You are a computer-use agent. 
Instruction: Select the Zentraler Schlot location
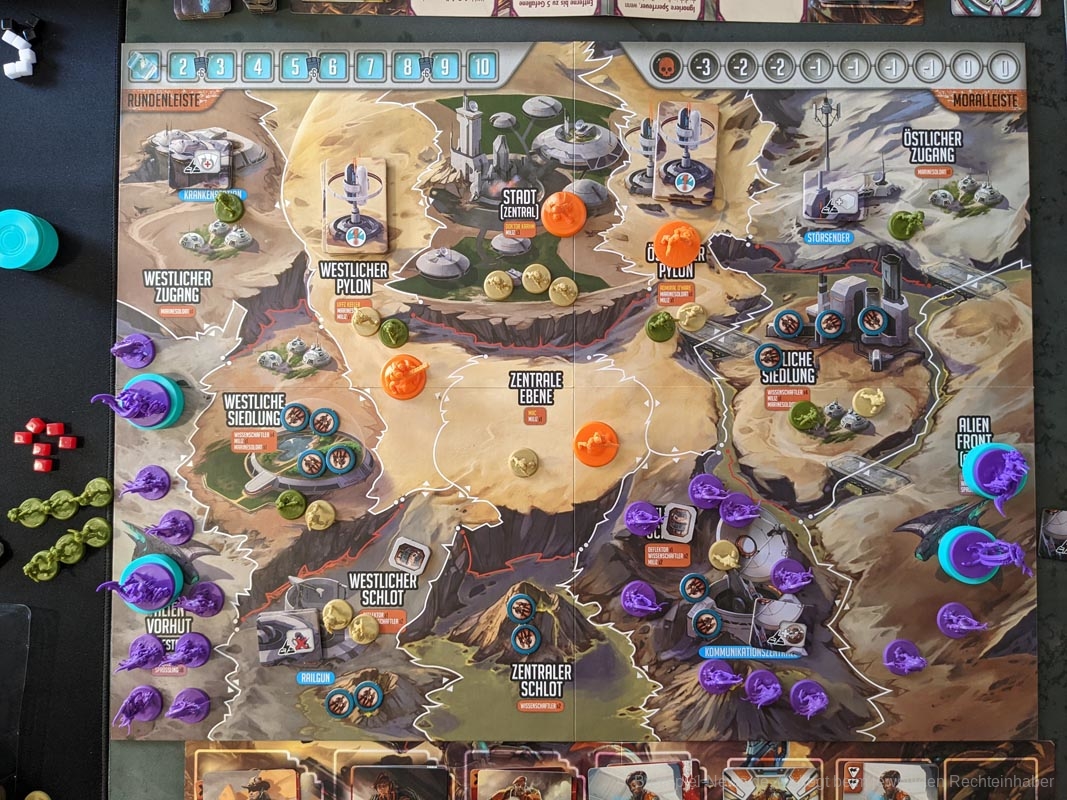pyautogui.click(x=540, y=681)
